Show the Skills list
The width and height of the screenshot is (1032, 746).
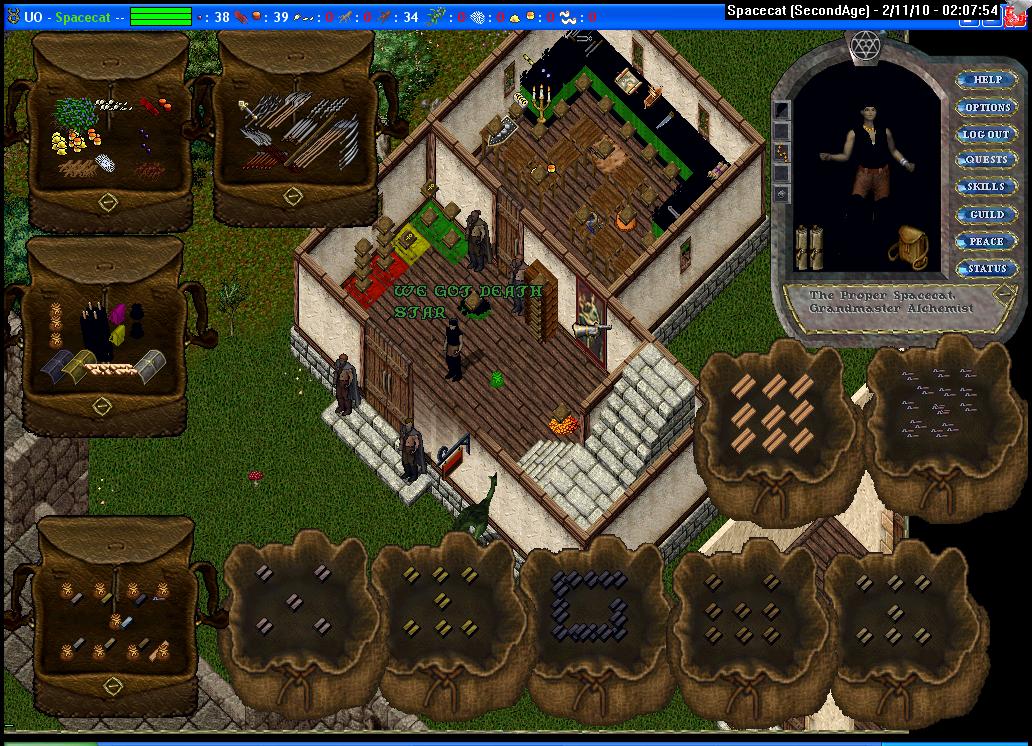click(x=986, y=187)
